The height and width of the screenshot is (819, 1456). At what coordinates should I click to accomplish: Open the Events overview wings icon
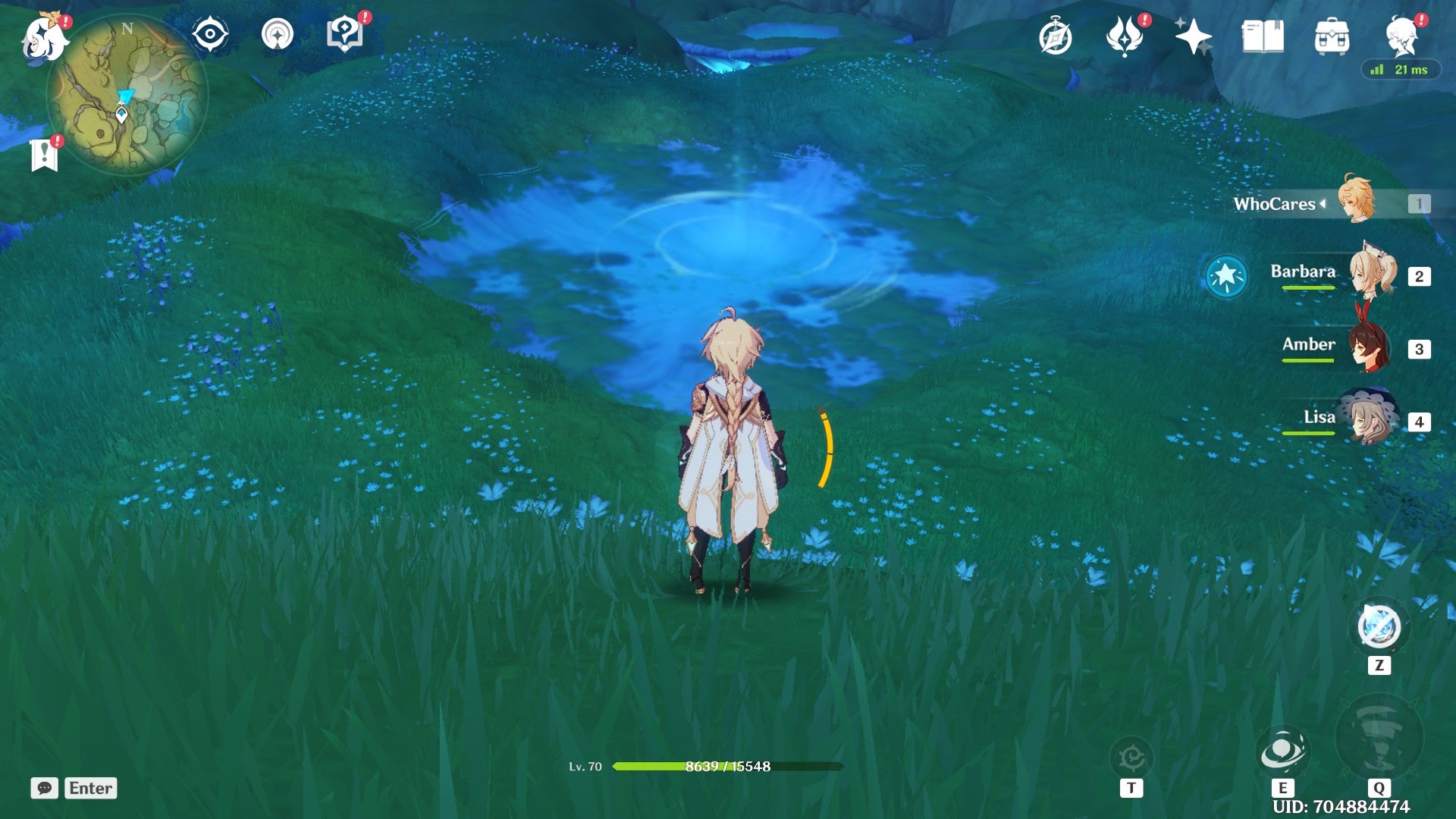[1126, 34]
